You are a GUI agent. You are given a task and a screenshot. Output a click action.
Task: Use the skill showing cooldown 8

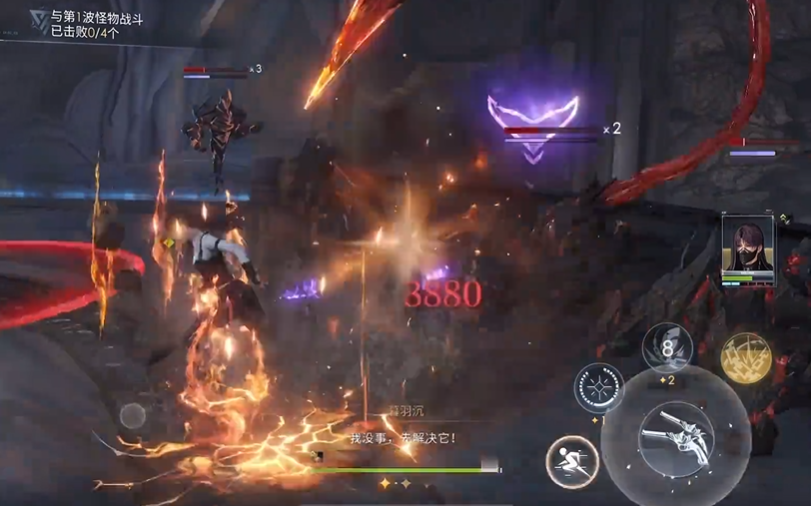[668, 349]
